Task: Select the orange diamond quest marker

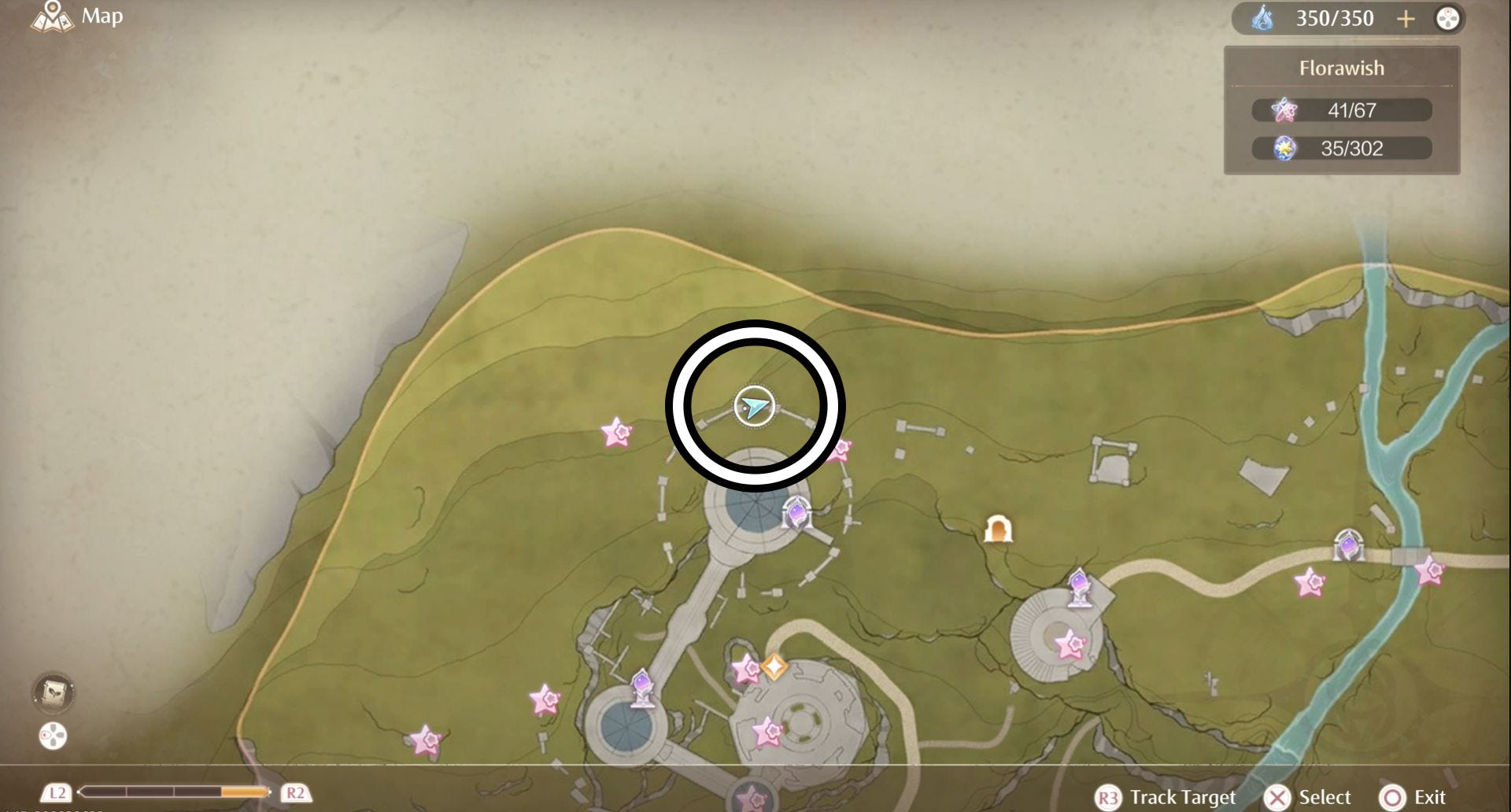Action: pyautogui.click(x=774, y=667)
